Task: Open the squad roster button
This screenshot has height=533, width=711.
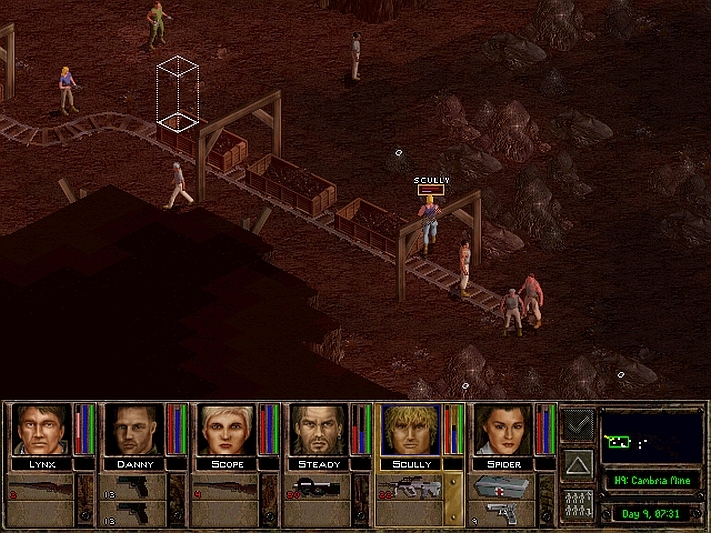Action: [x=577, y=503]
